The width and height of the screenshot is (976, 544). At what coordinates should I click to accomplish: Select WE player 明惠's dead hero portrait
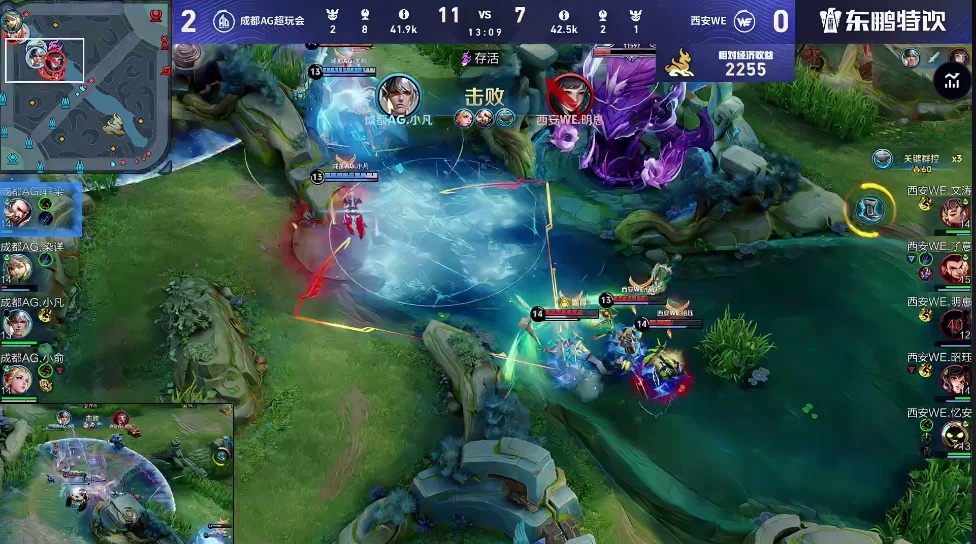(x=955, y=323)
